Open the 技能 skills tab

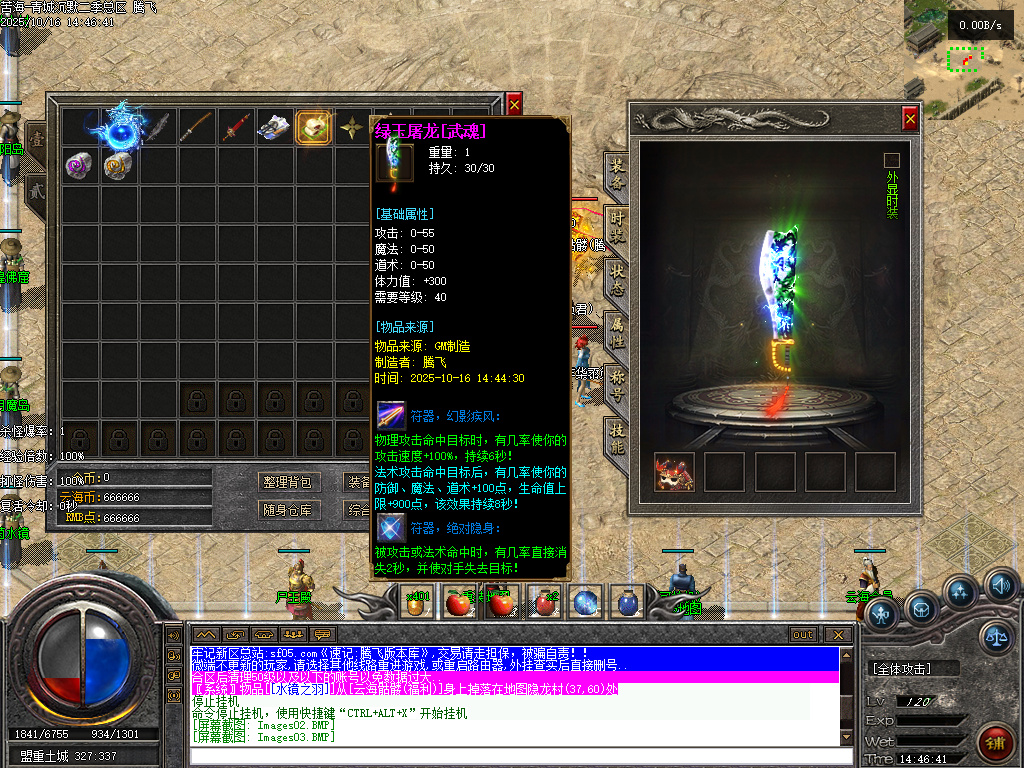618,437
